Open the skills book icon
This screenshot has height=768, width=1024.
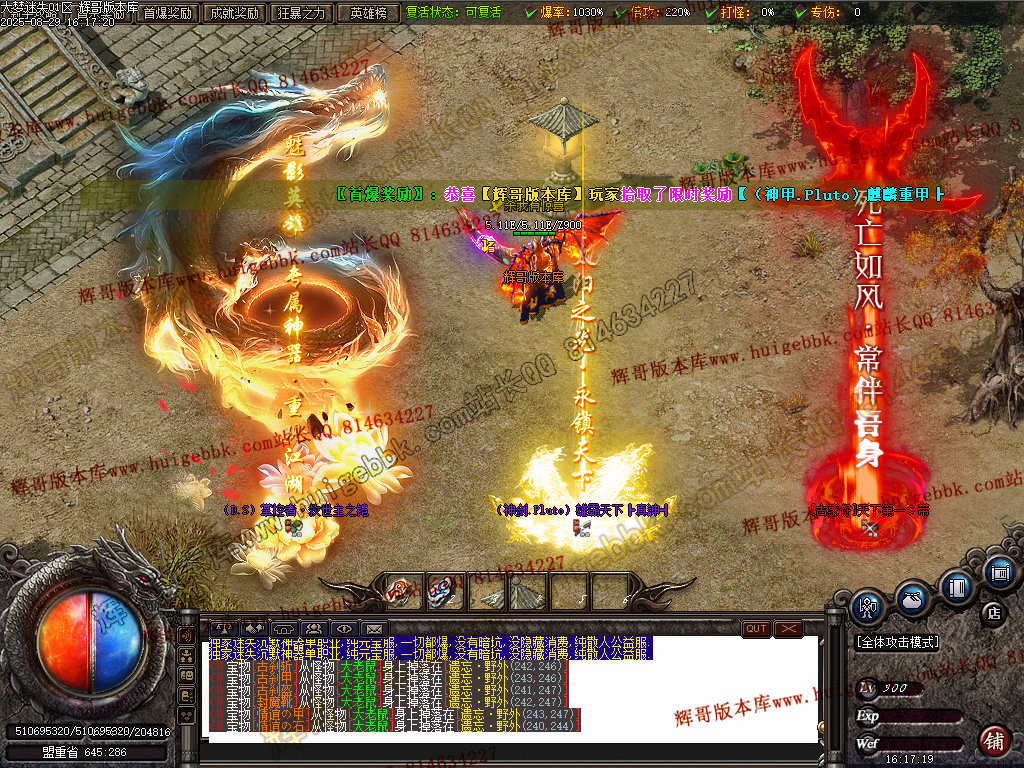956,588
